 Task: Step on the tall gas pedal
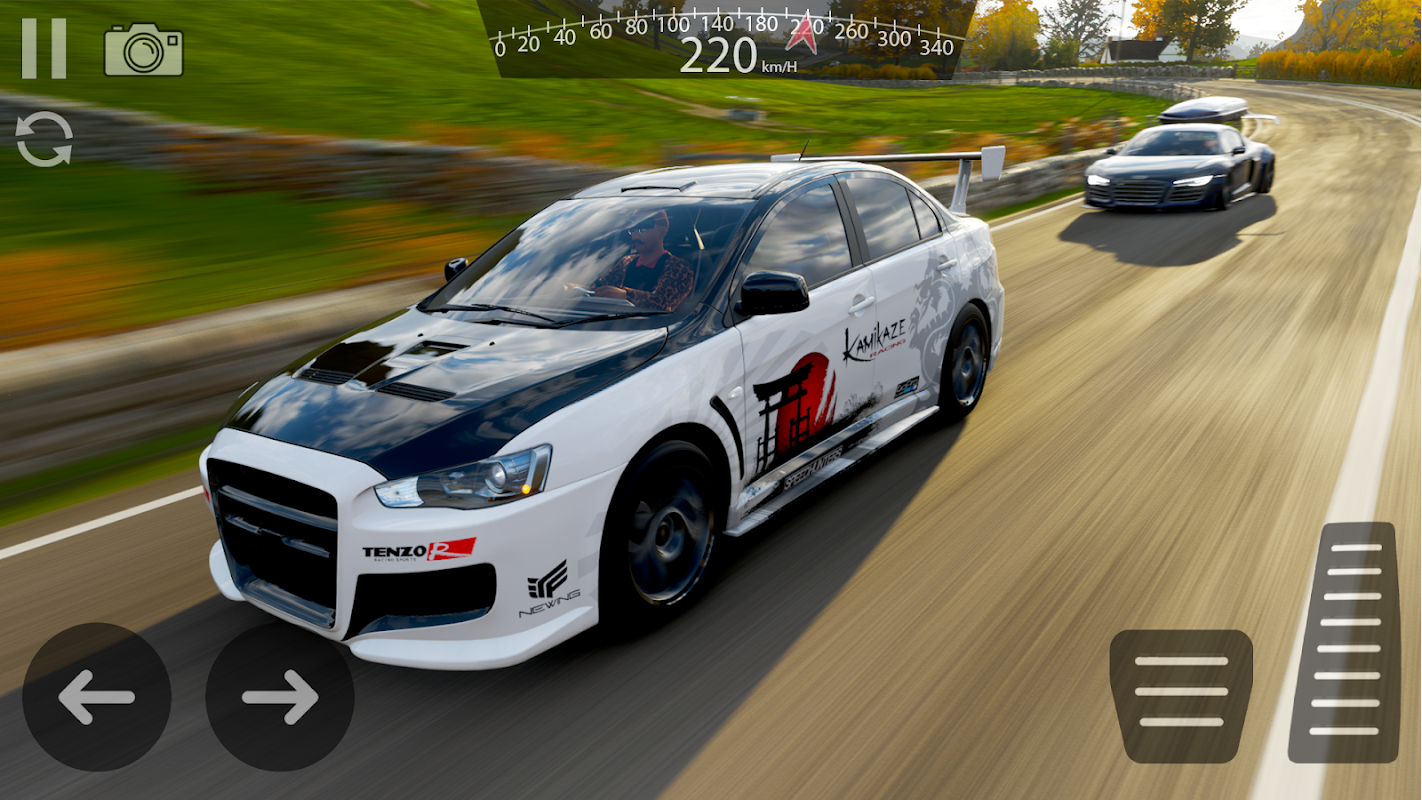(x=1343, y=642)
